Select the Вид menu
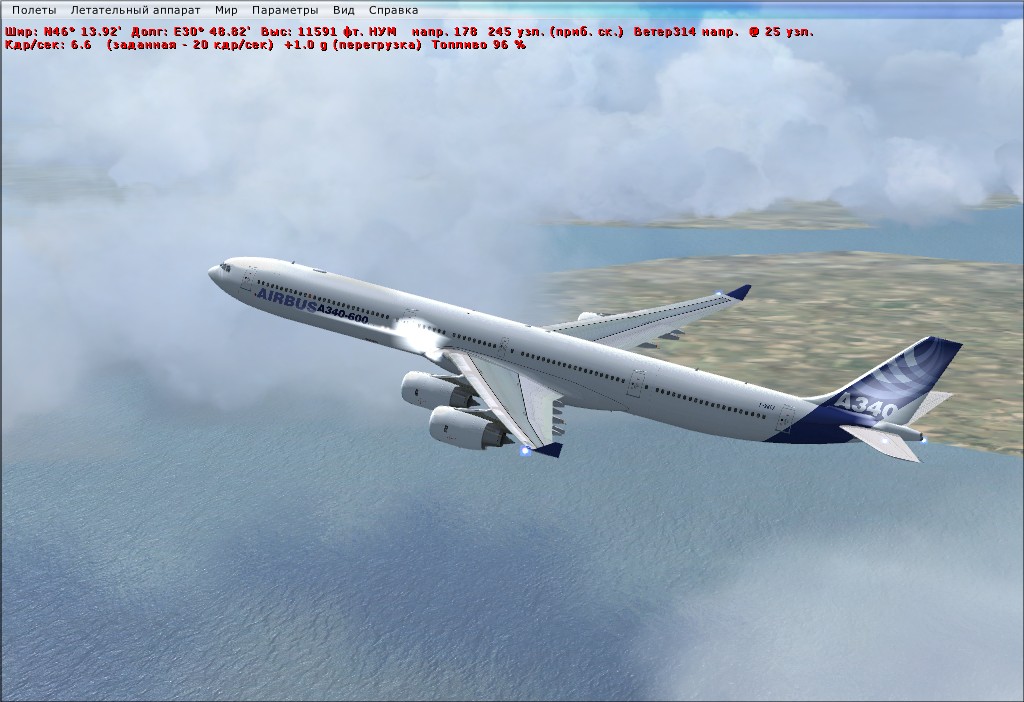 (343, 9)
